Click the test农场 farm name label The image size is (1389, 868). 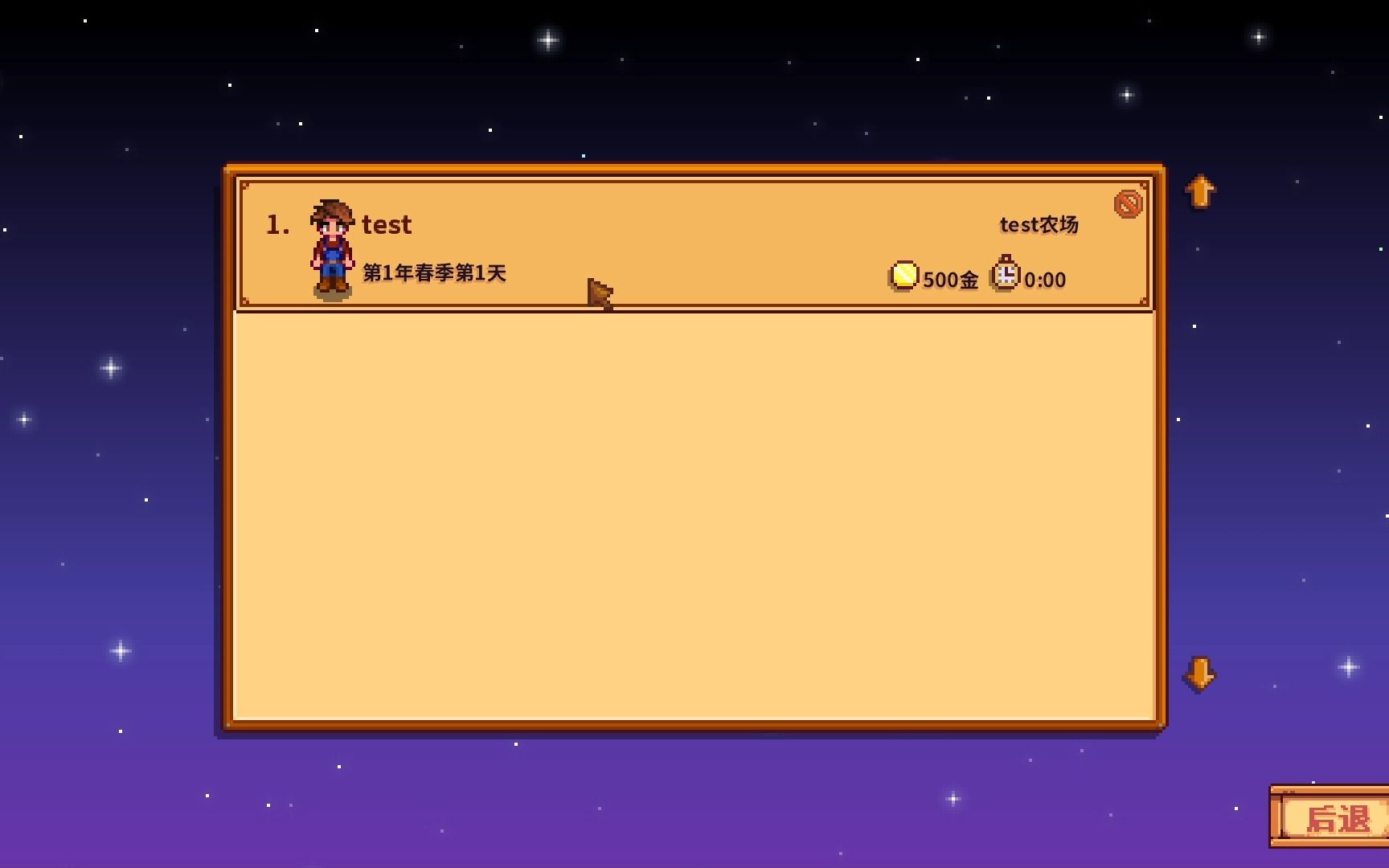[x=1039, y=226]
